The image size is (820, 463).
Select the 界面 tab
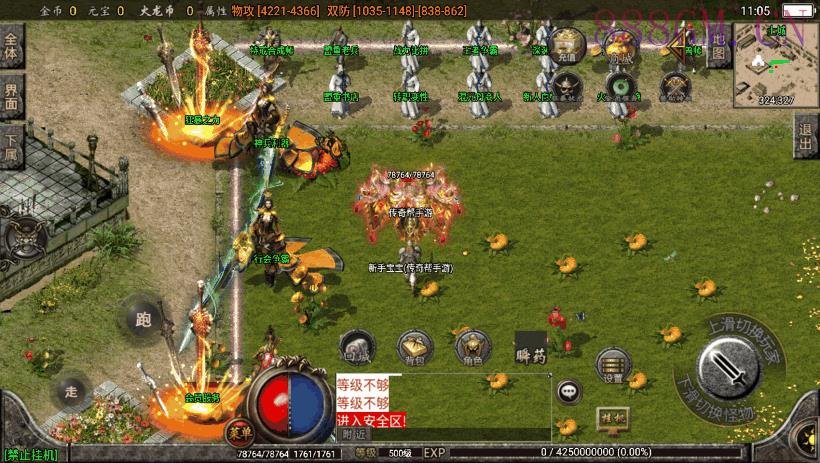pos(12,97)
